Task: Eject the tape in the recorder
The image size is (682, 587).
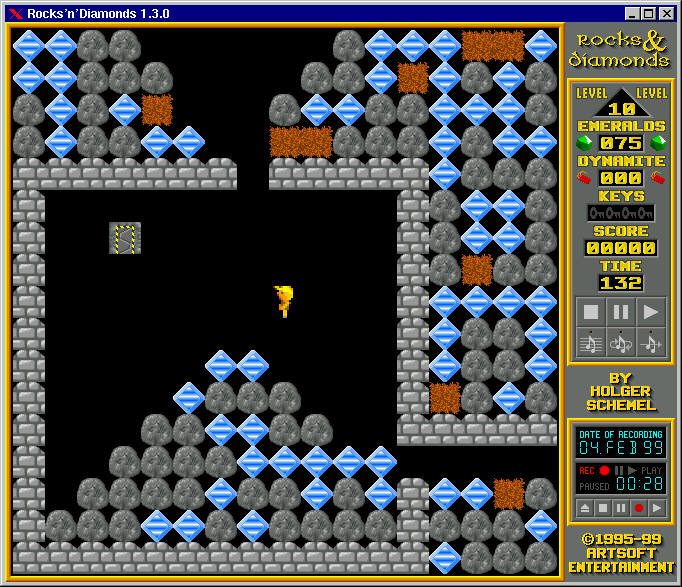Action: [584, 507]
